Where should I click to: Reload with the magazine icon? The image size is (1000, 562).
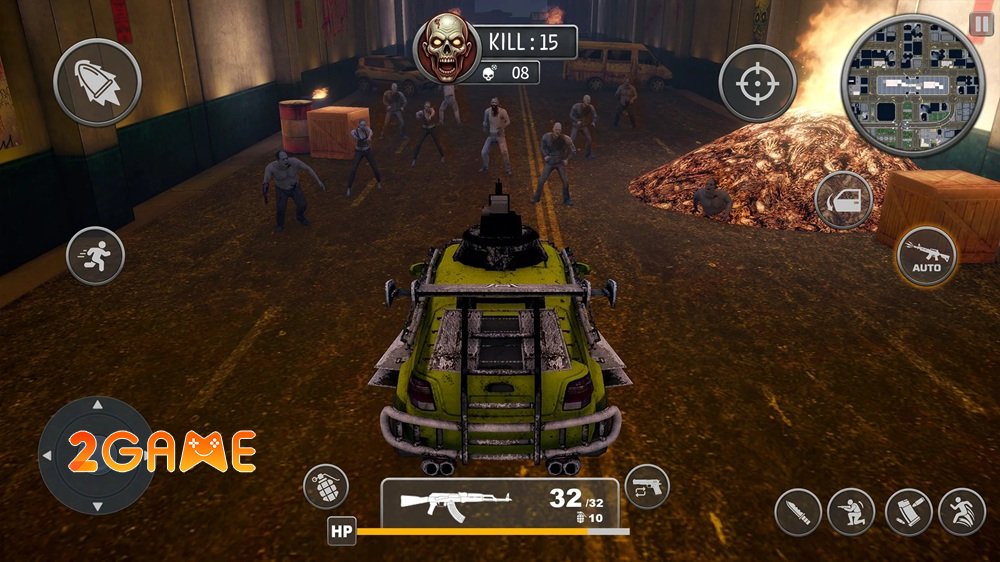tap(908, 512)
